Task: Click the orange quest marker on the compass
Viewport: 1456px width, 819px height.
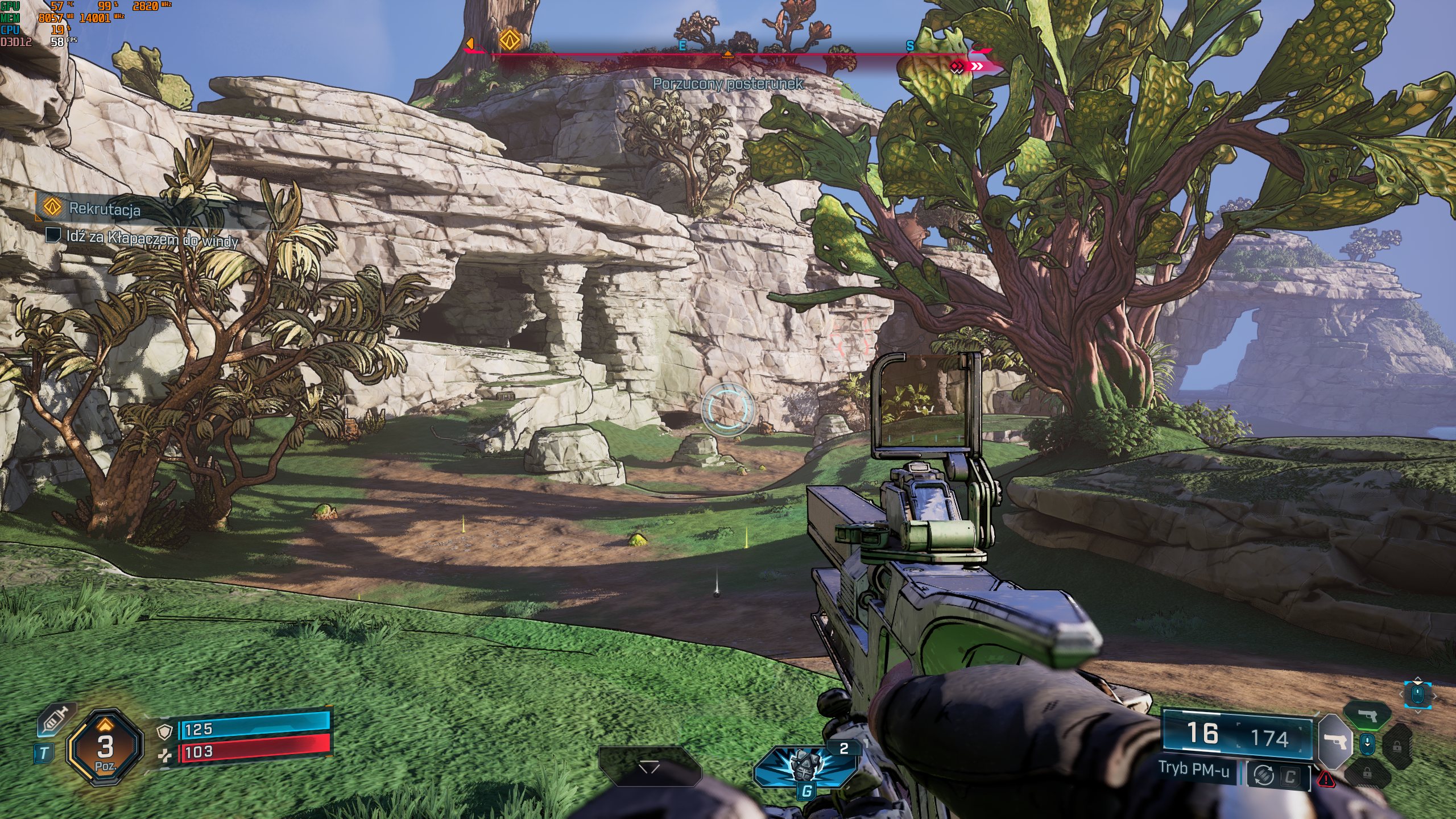Action: [510, 40]
